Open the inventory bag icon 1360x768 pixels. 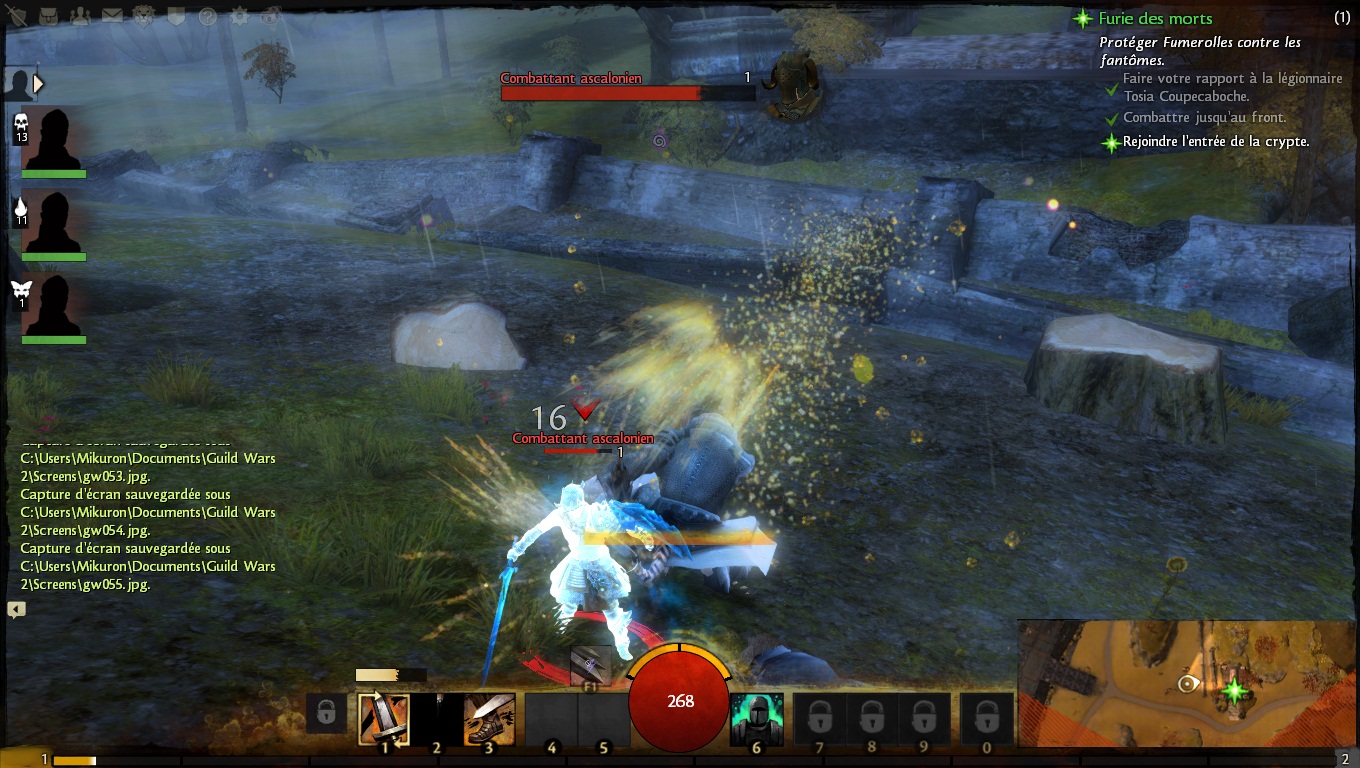tap(50, 16)
